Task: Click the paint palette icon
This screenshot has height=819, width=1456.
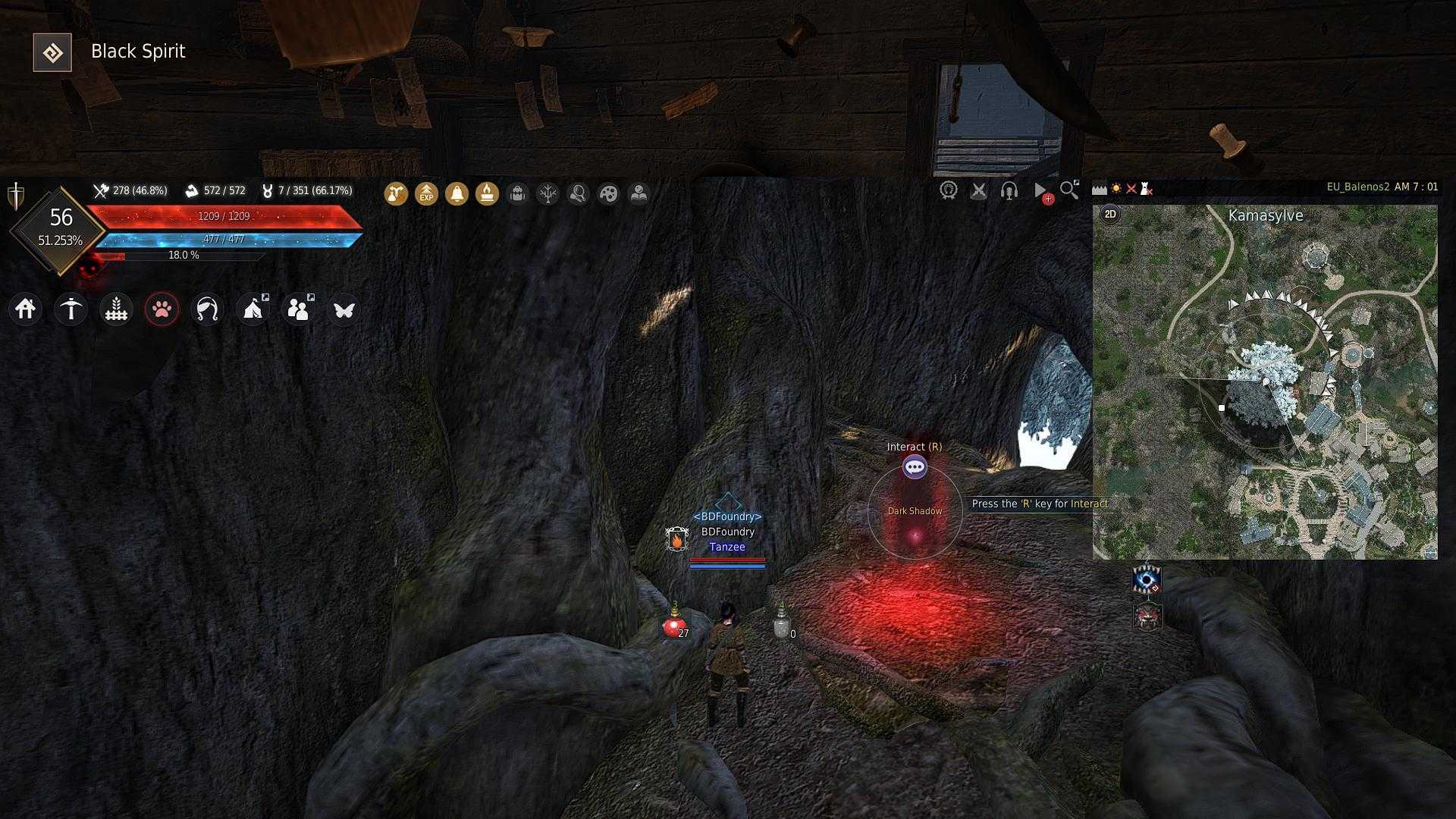Action: 608,194
